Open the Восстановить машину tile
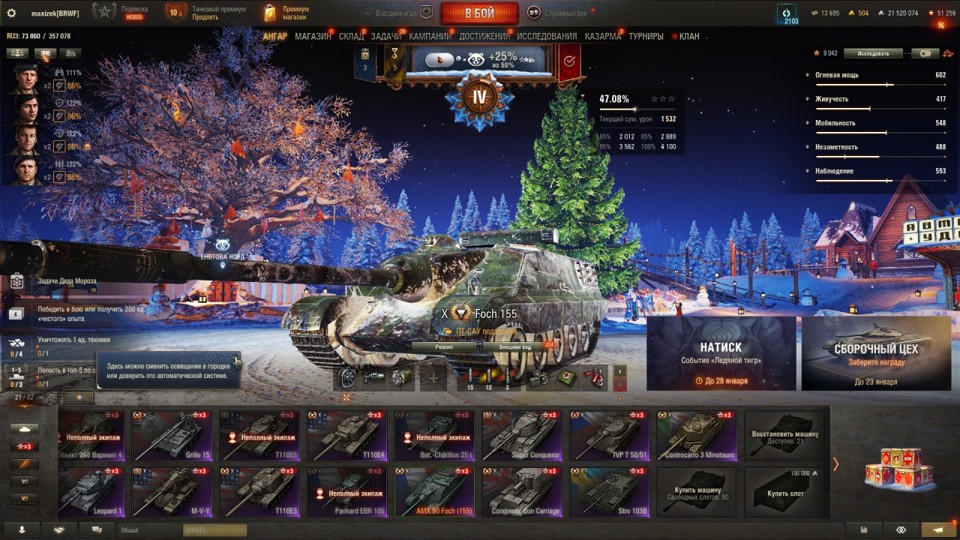The height and width of the screenshot is (540, 960). point(785,435)
